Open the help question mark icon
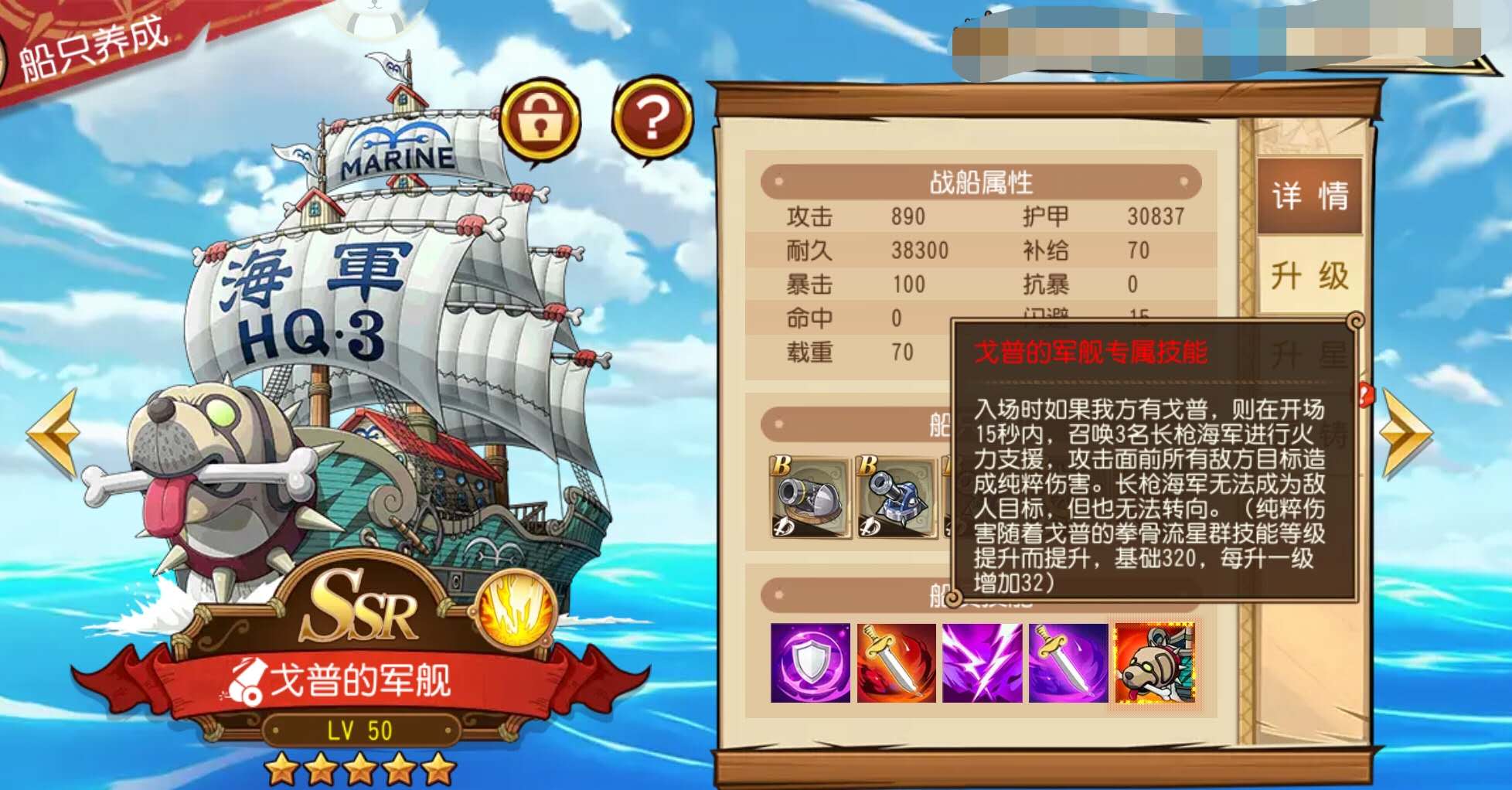The image size is (1512, 790). [652, 116]
